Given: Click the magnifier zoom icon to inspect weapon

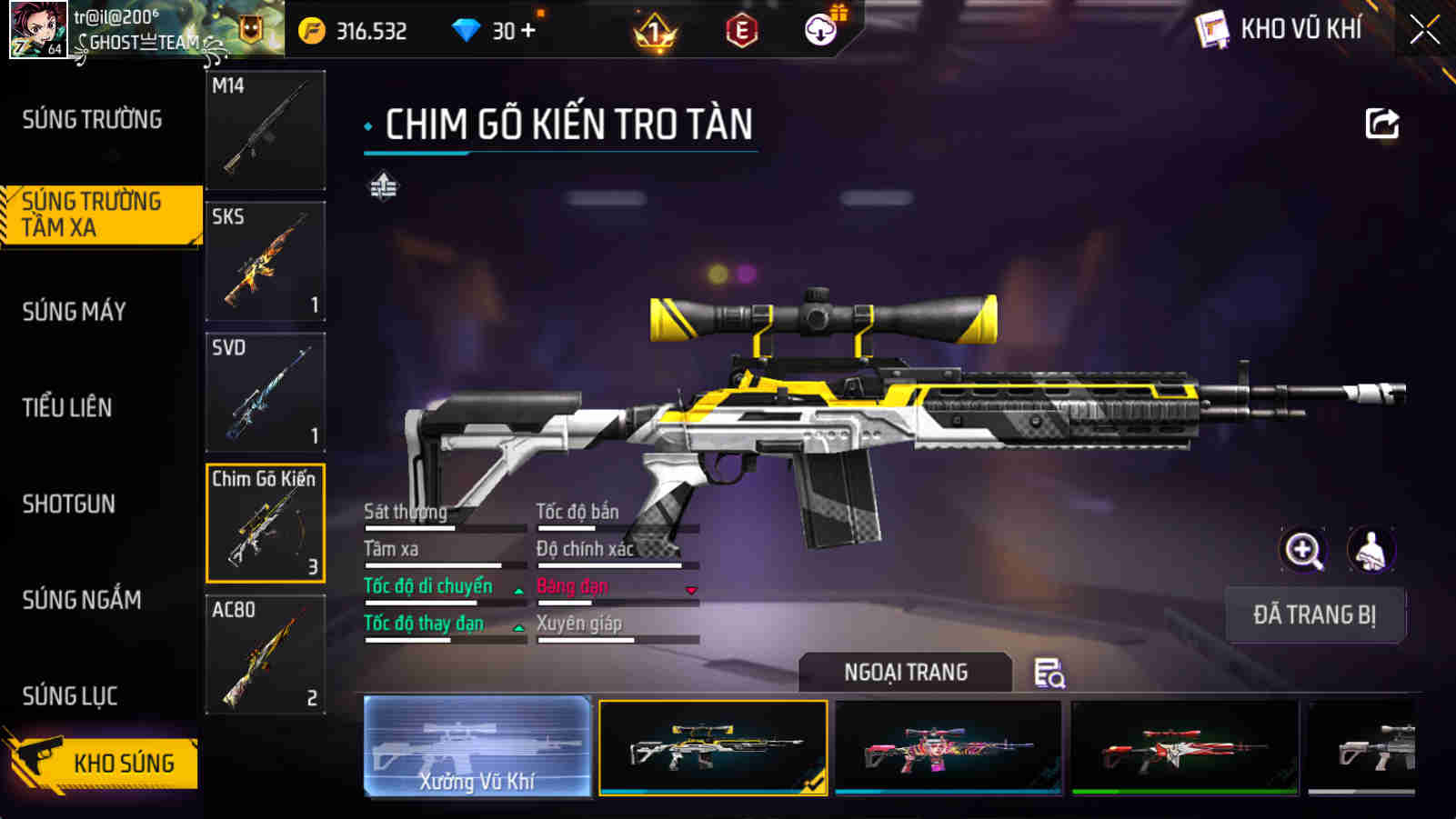Looking at the screenshot, I should [1304, 551].
